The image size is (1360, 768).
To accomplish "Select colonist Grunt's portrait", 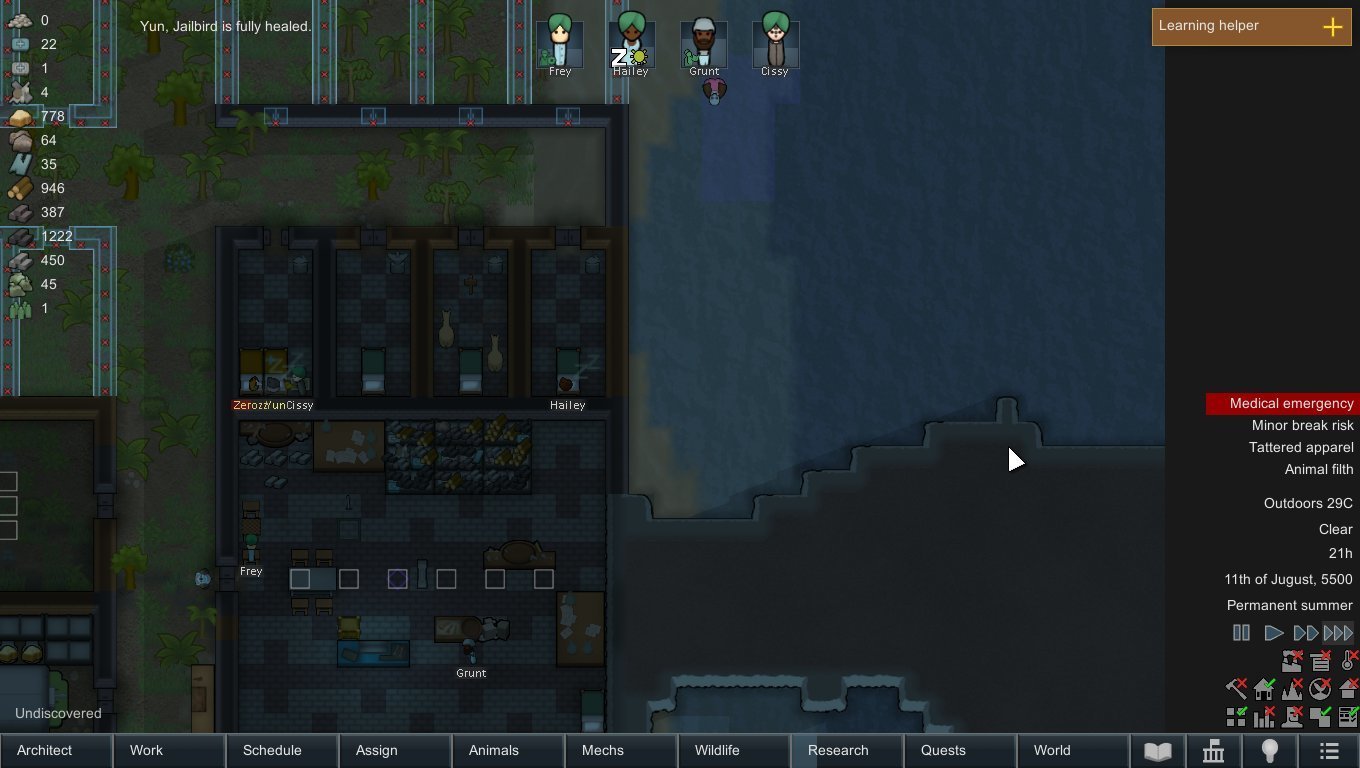I will click(704, 45).
